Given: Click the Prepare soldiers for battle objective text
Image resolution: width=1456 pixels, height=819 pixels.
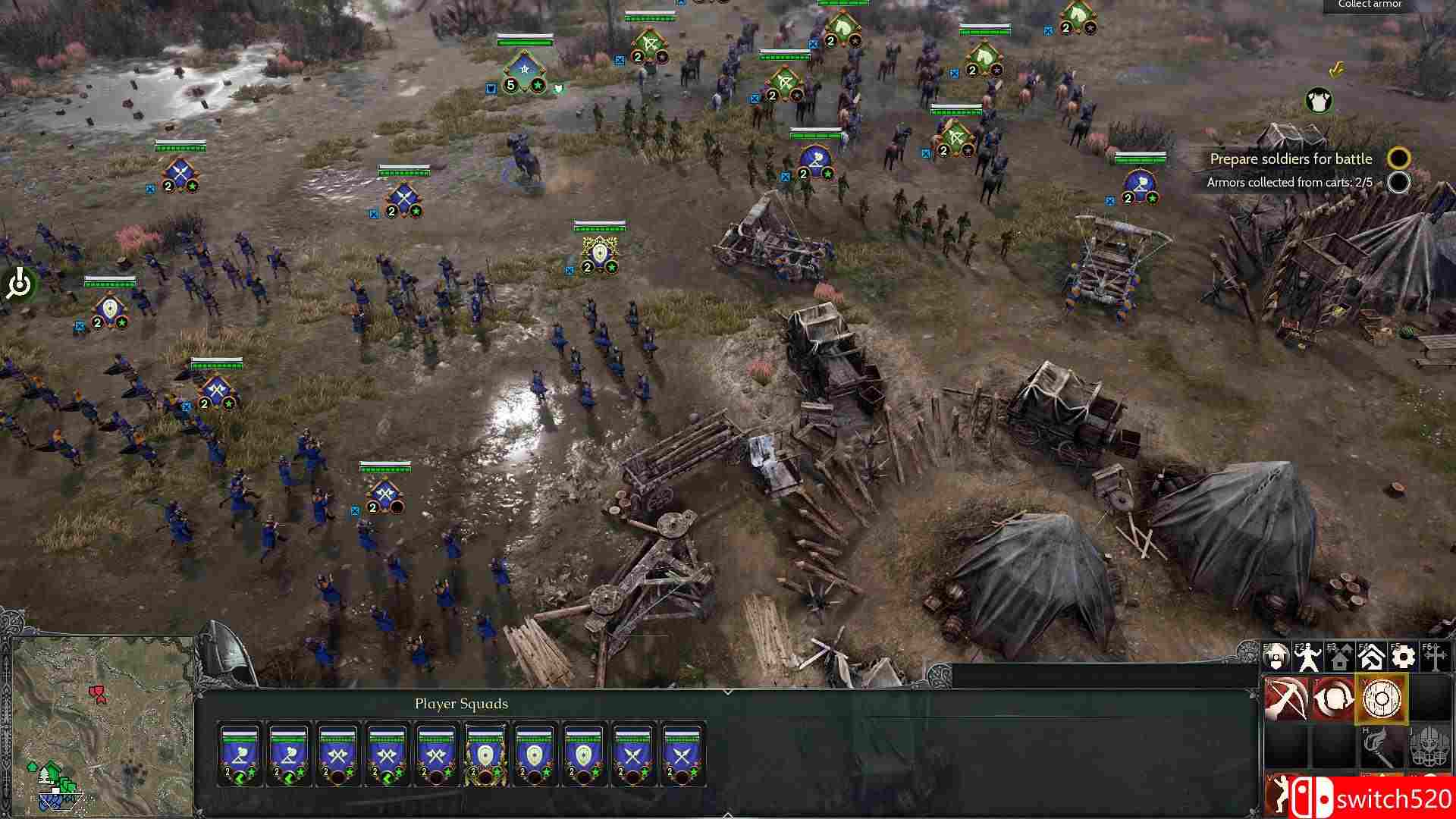Looking at the screenshot, I should click(x=1291, y=159).
